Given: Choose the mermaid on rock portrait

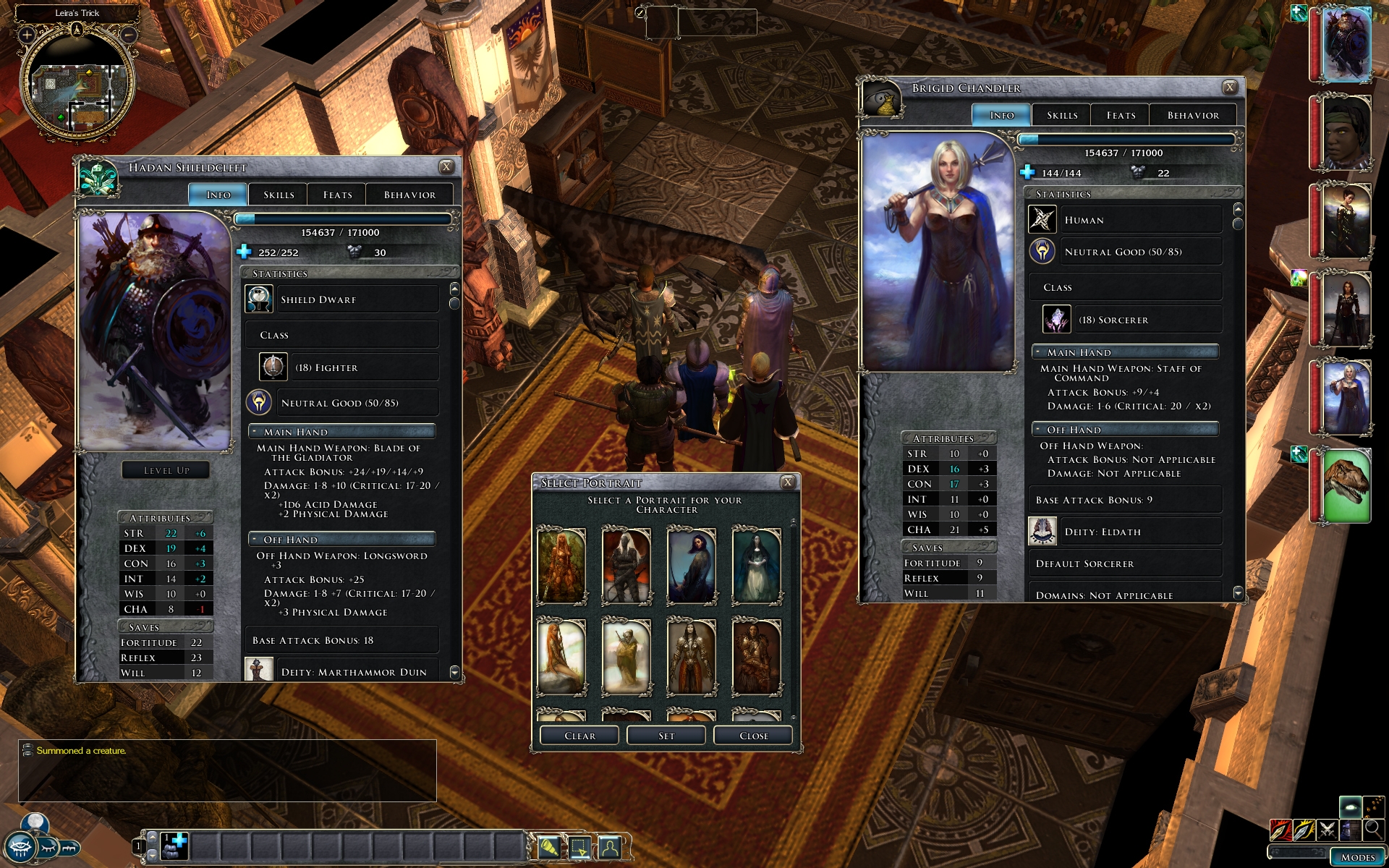Looking at the screenshot, I should coord(561,656).
